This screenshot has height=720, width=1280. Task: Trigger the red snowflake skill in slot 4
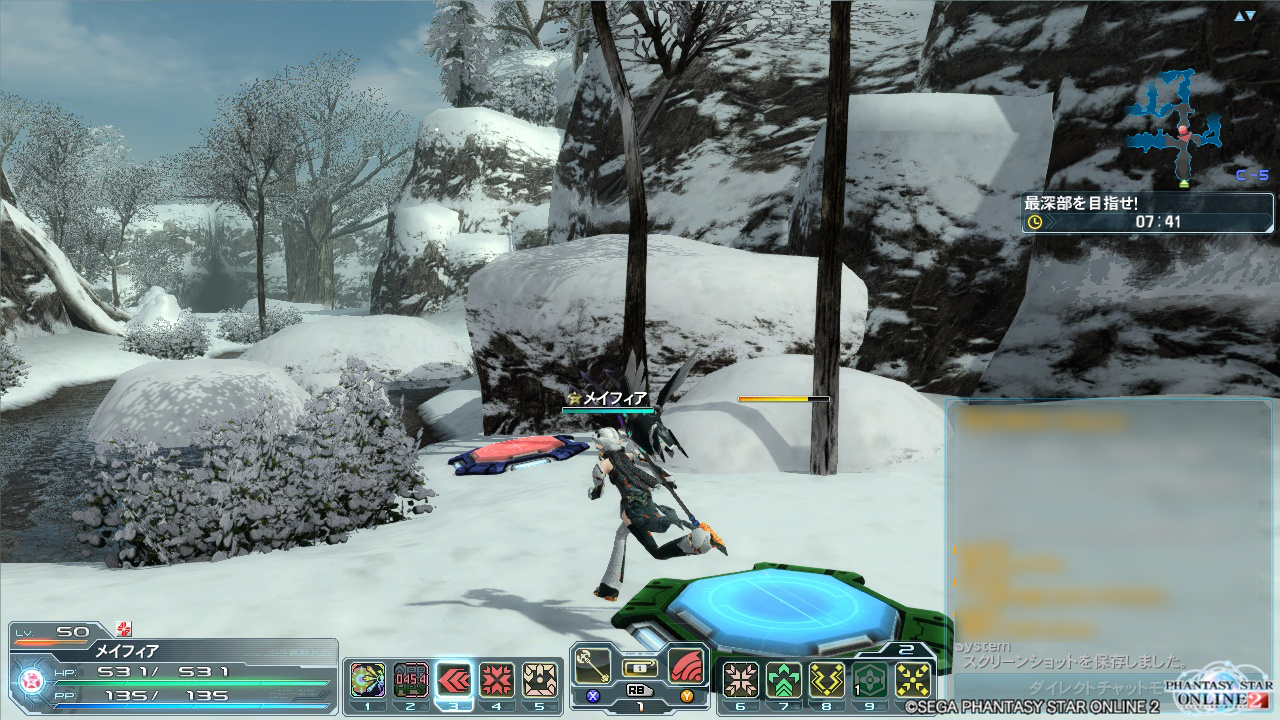[x=497, y=680]
